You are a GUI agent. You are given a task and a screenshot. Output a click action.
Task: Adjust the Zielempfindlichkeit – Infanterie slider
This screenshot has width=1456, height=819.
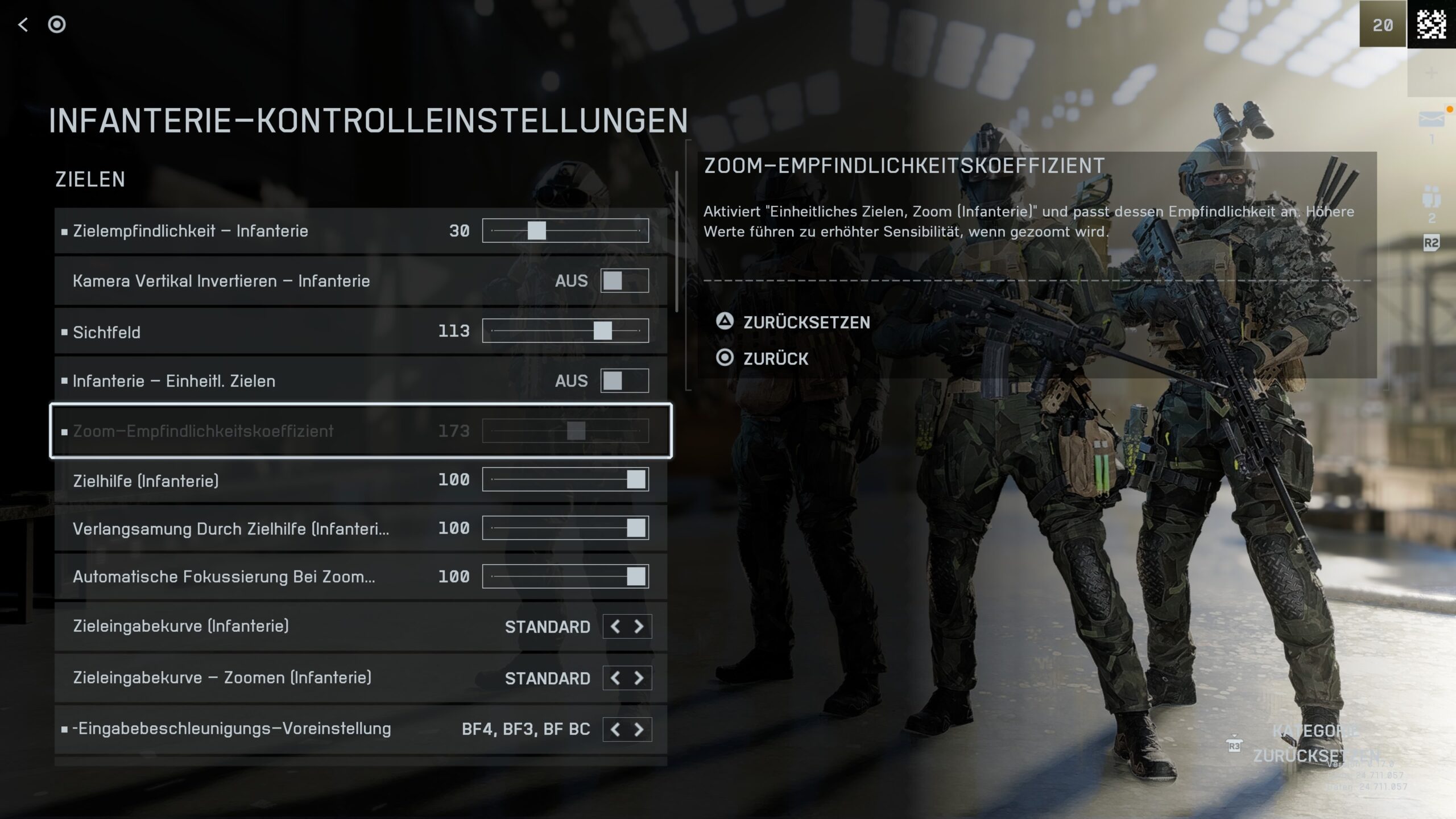tap(536, 231)
